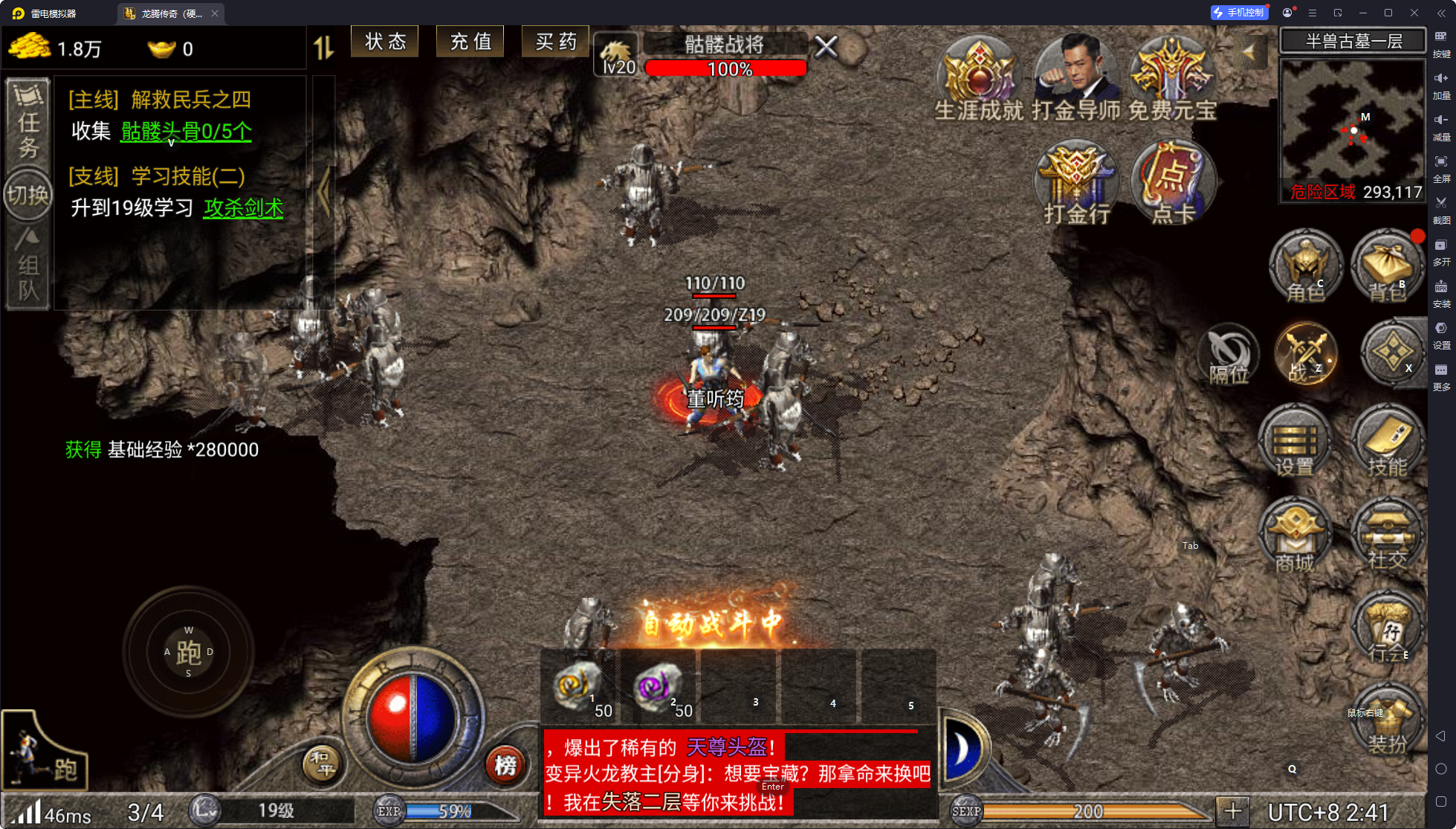
Task: Click the 买药 buy potions button
Action: (x=555, y=42)
